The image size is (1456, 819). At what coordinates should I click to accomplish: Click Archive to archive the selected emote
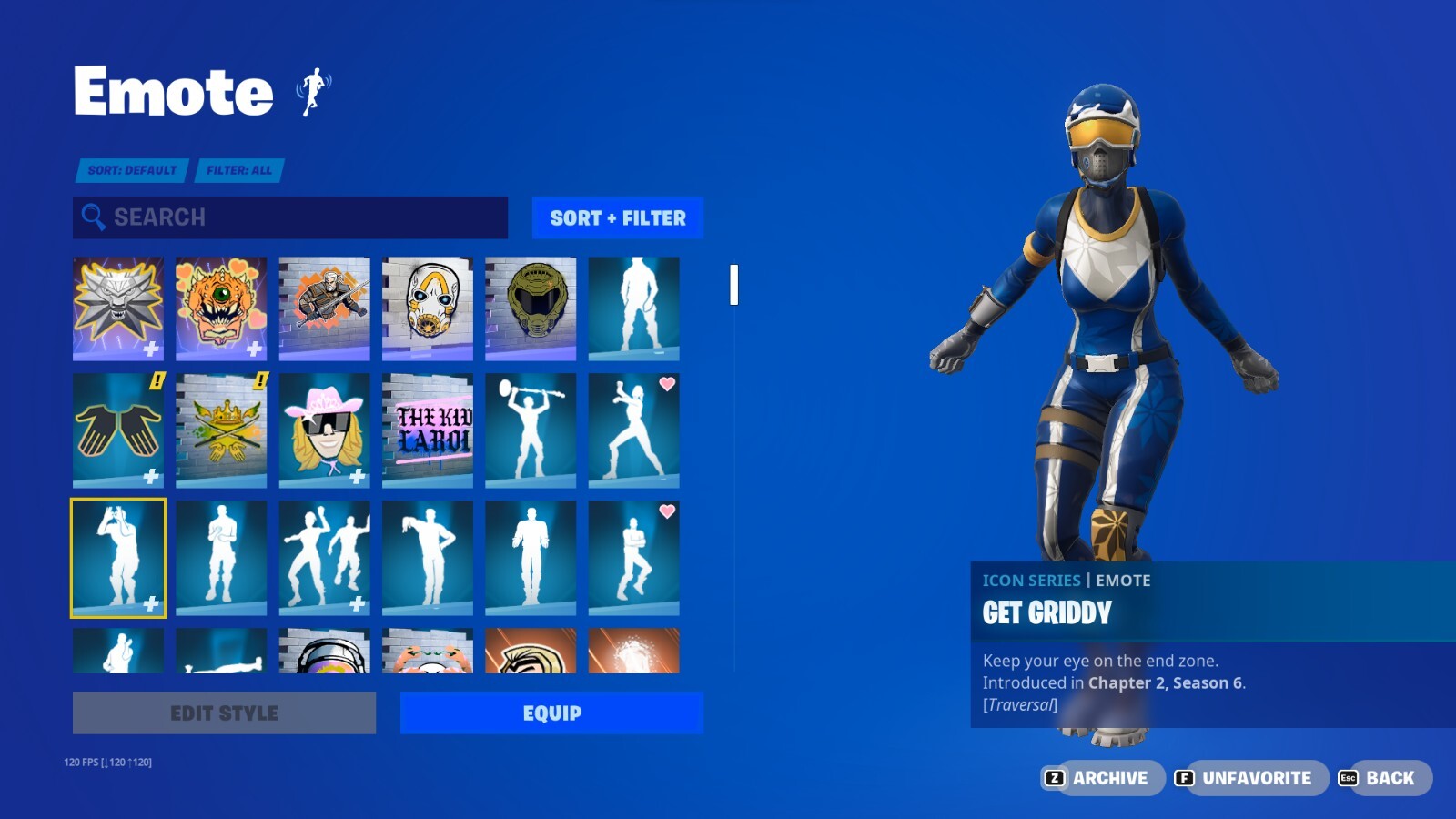click(x=1103, y=778)
